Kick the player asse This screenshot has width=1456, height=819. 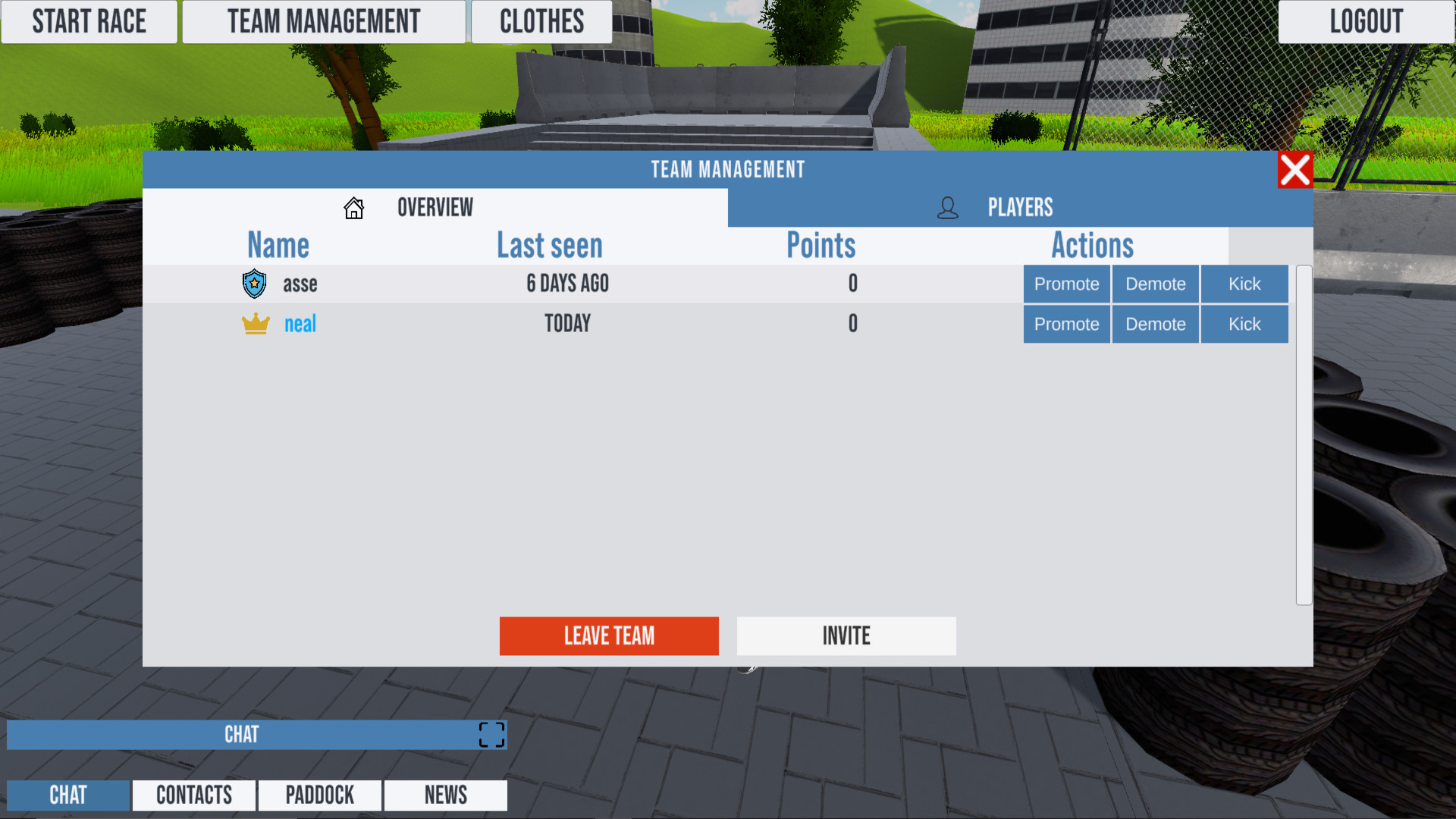pos(1244,284)
